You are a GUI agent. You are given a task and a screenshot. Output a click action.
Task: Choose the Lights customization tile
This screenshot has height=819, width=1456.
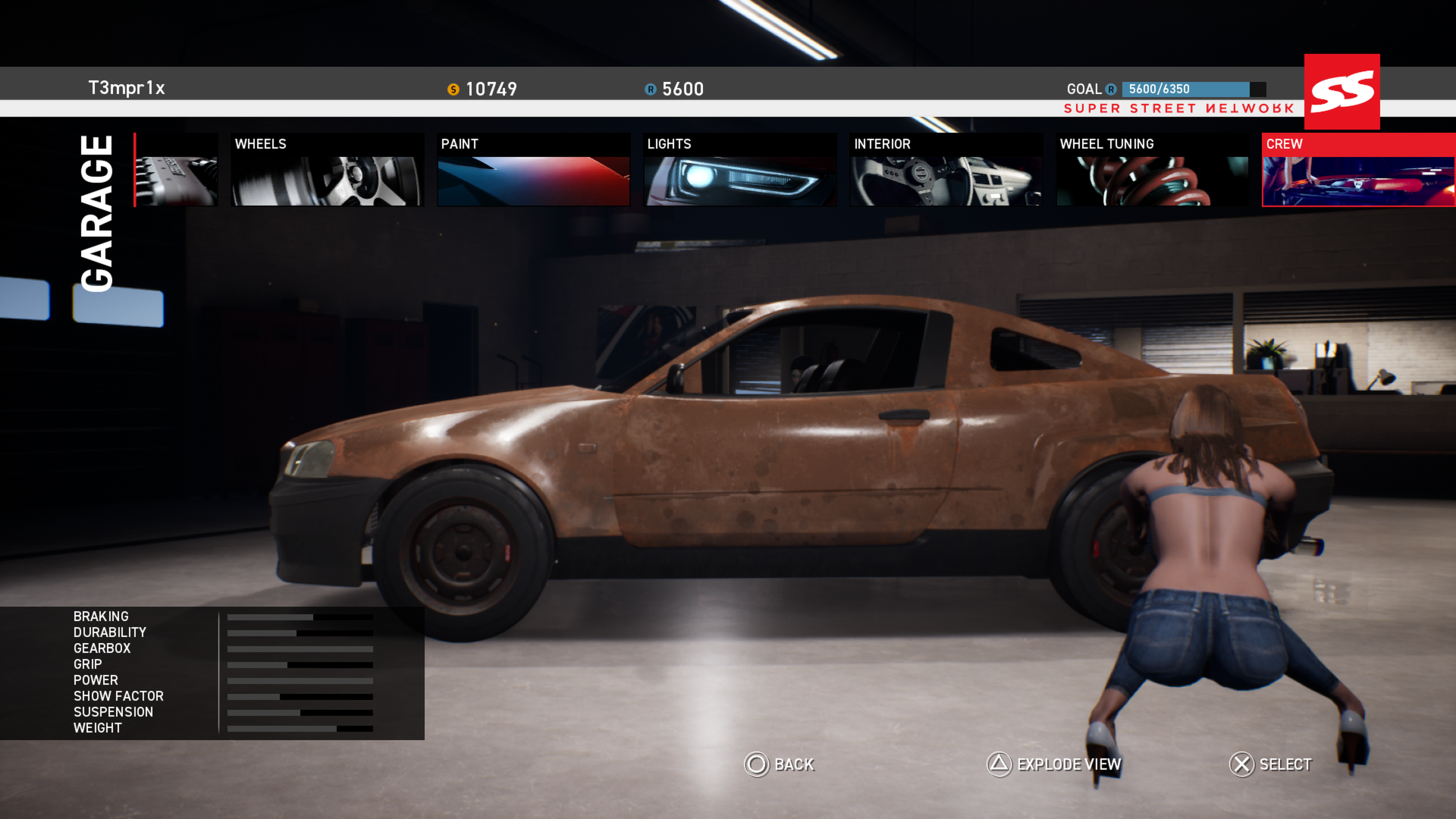[739, 171]
